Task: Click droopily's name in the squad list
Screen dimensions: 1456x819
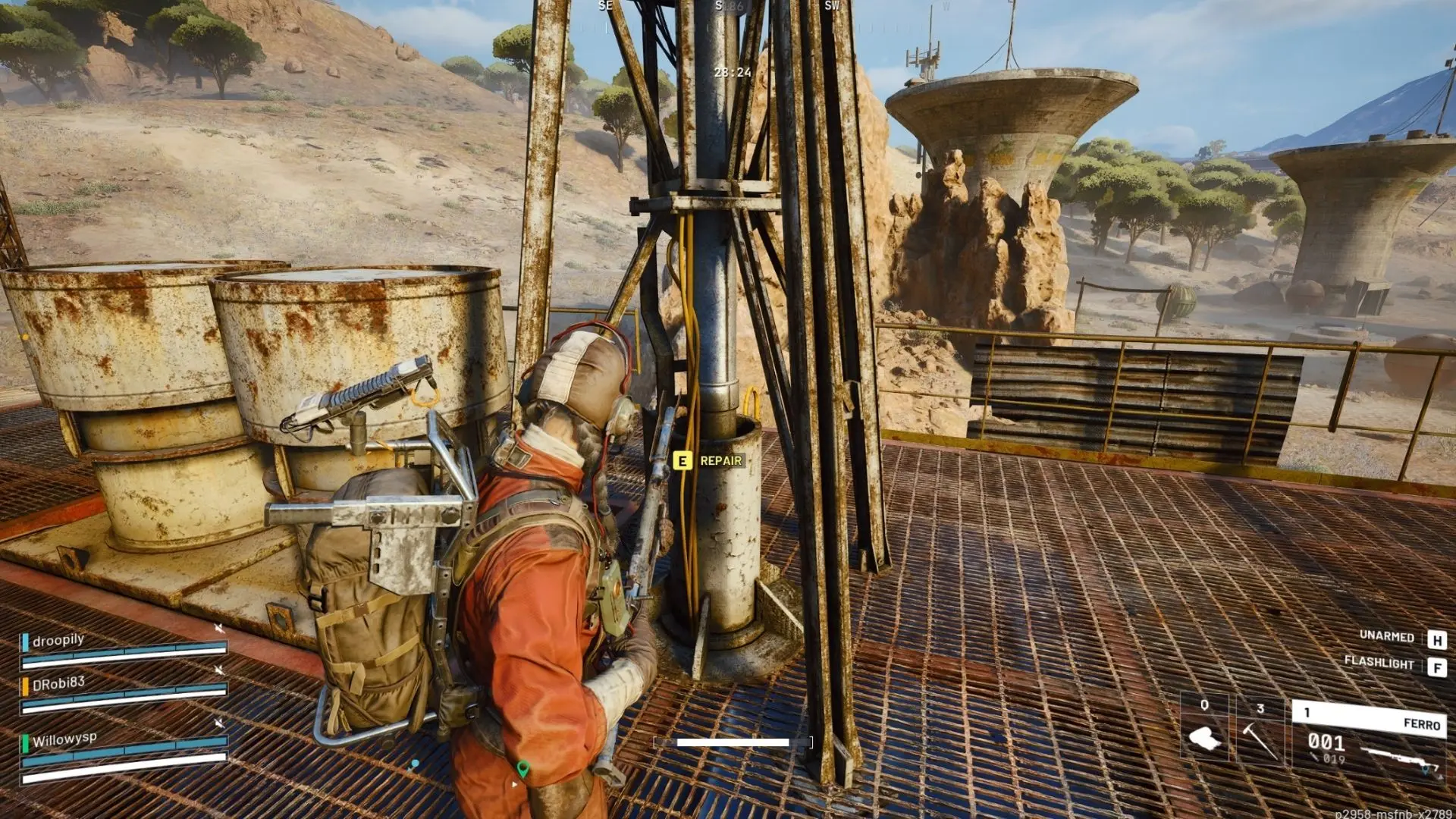Action: coord(58,640)
